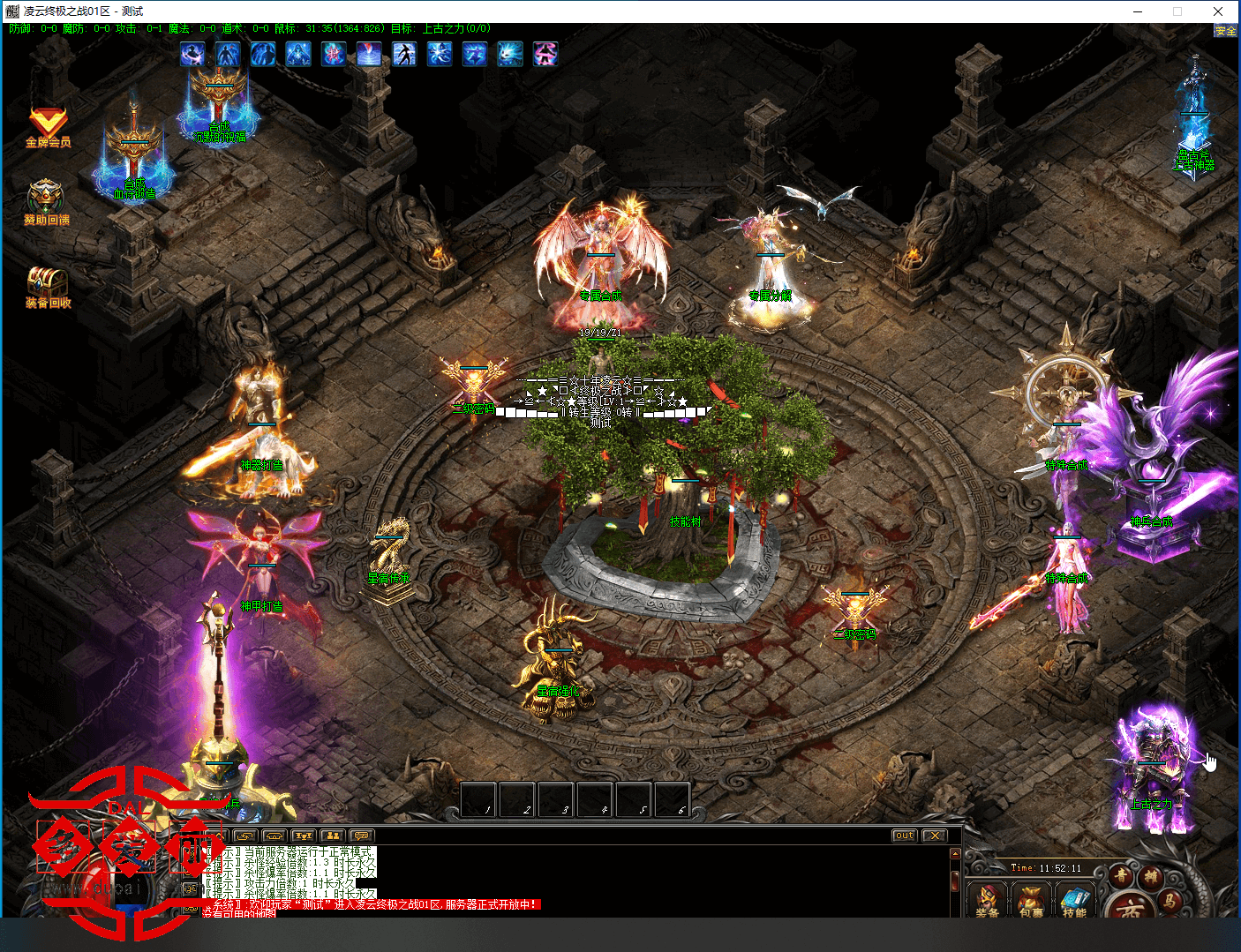The width and height of the screenshot is (1241, 952).
Task: Click the 装备 equipment button
Action: (x=988, y=900)
